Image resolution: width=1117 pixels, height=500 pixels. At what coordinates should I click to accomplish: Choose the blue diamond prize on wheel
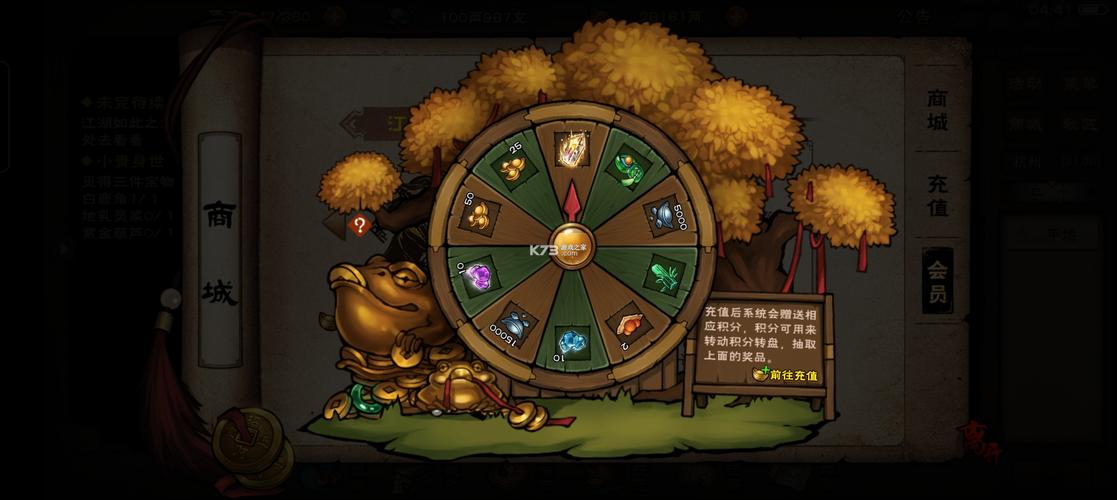point(572,341)
